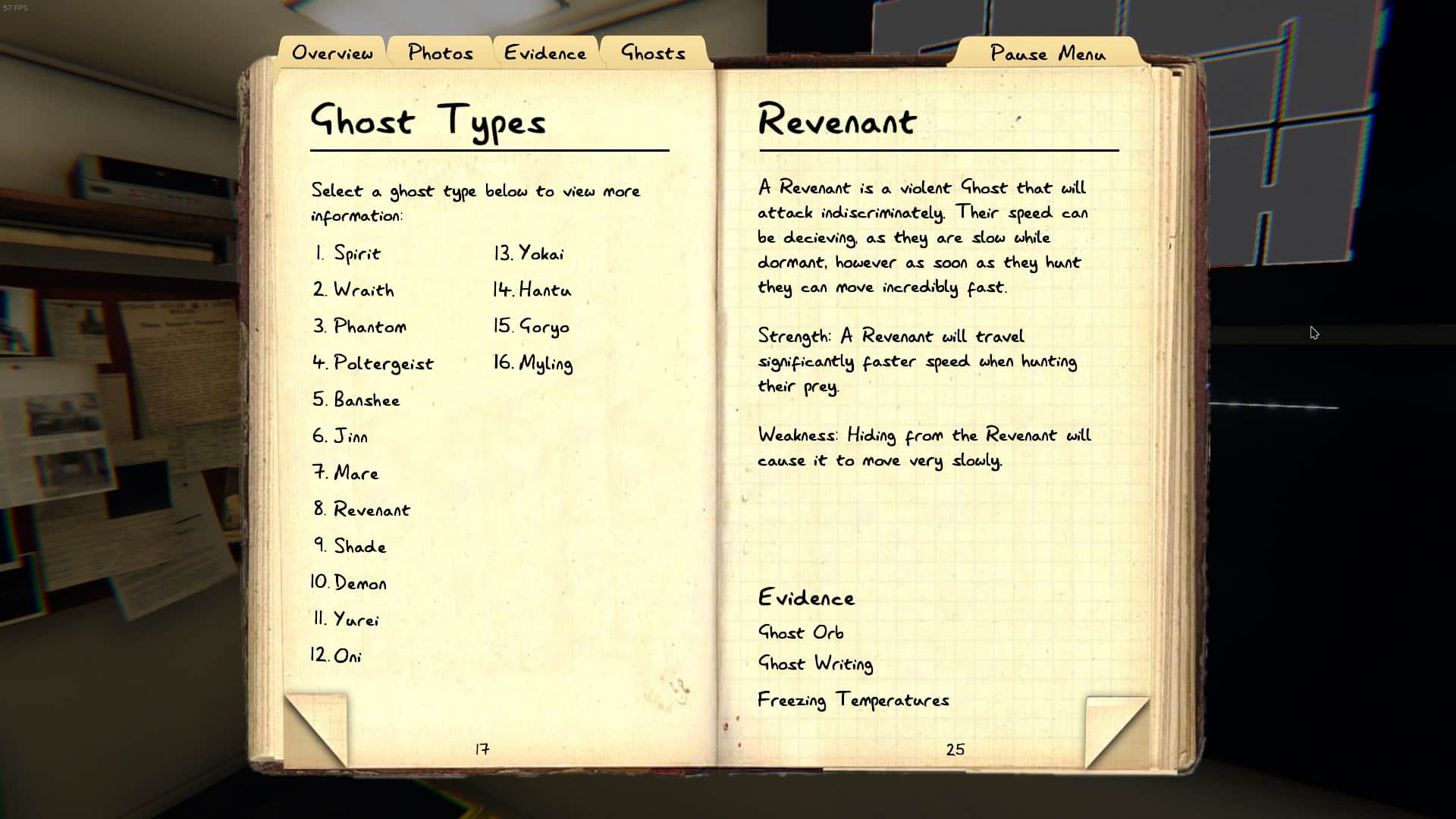Open the Ghosts tab
This screenshot has width=1456, height=819.
653,52
